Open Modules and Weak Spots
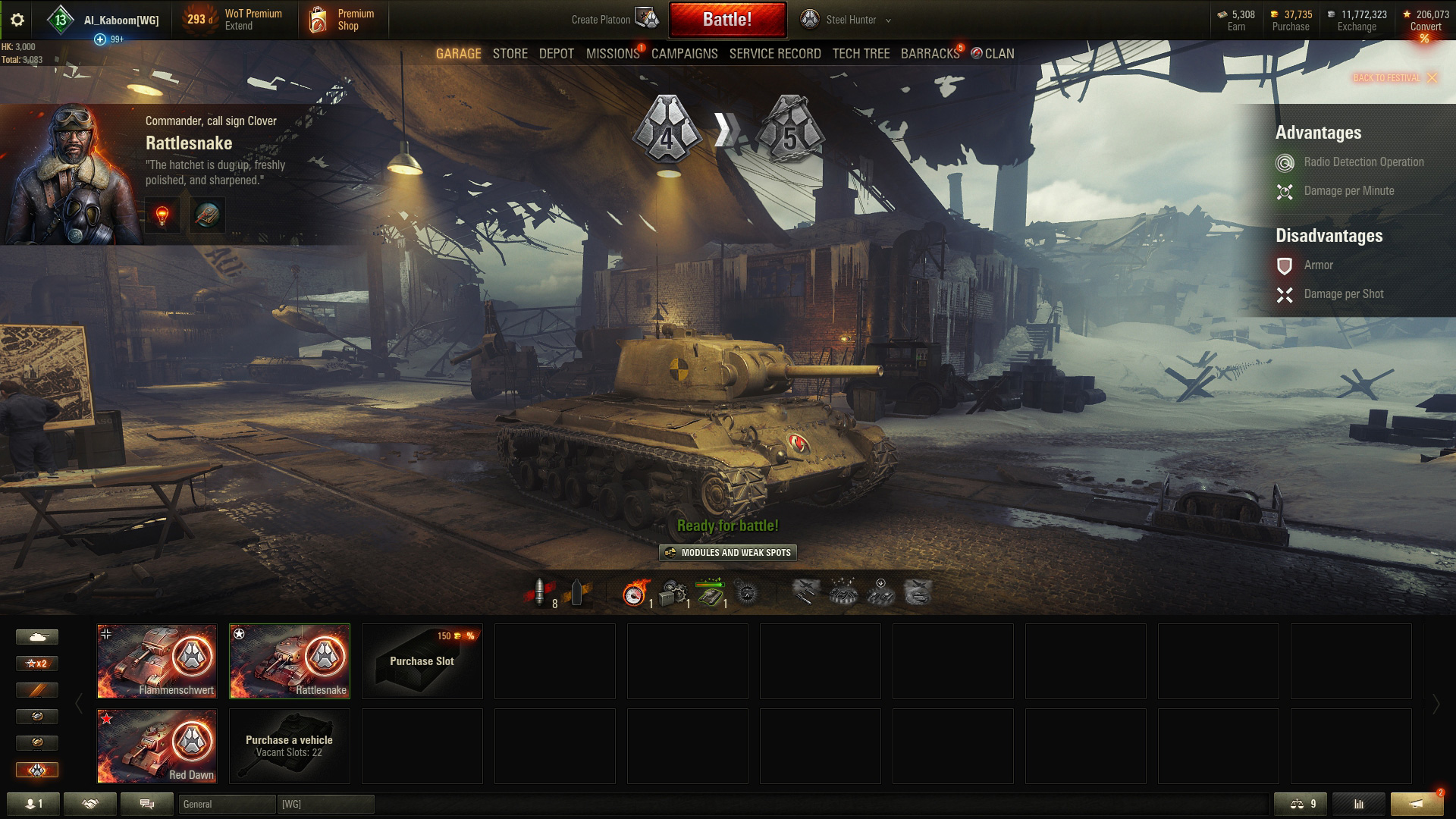 pyautogui.click(x=728, y=553)
